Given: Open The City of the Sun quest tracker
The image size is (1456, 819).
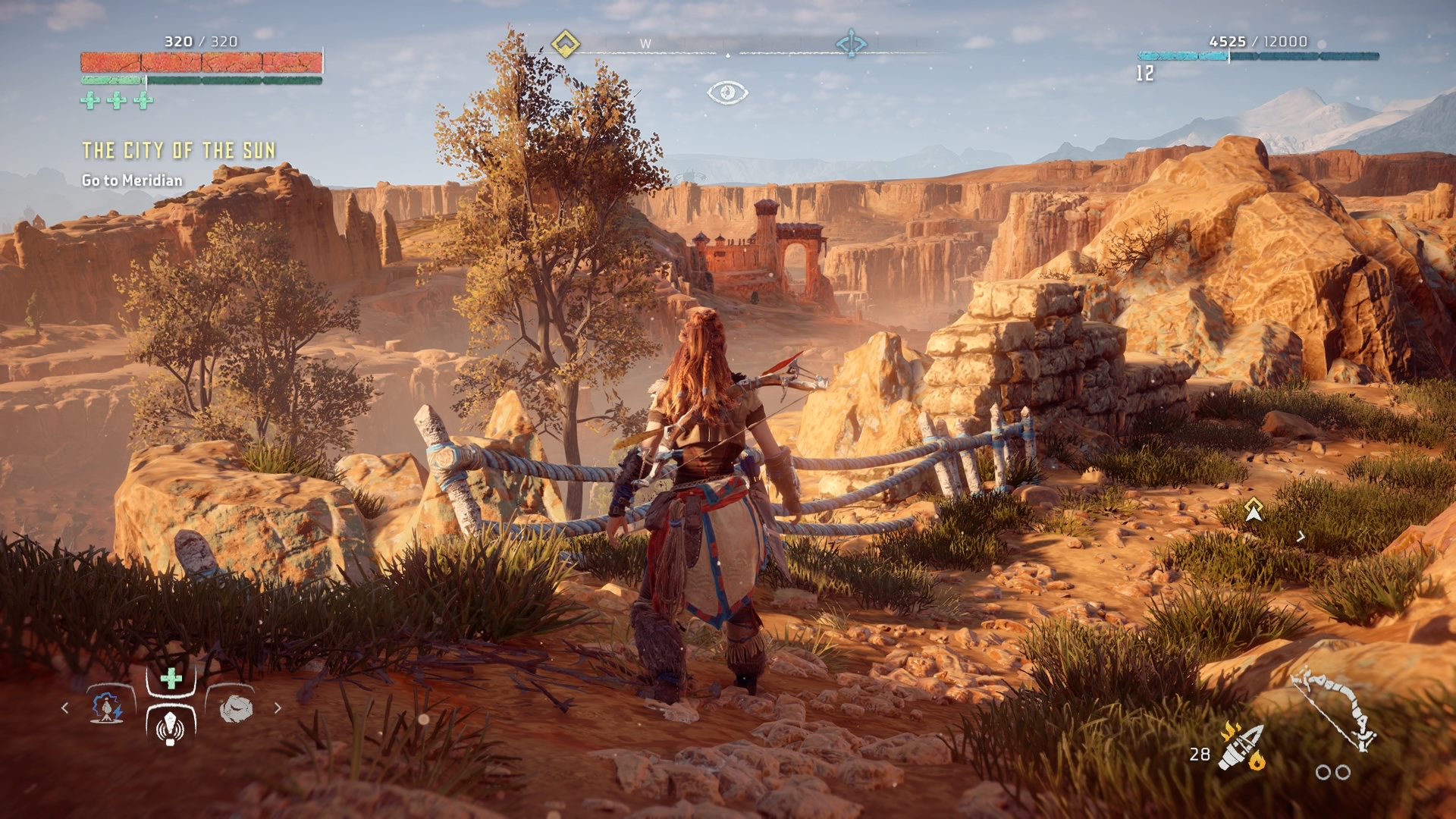Looking at the screenshot, I should 178,151.
